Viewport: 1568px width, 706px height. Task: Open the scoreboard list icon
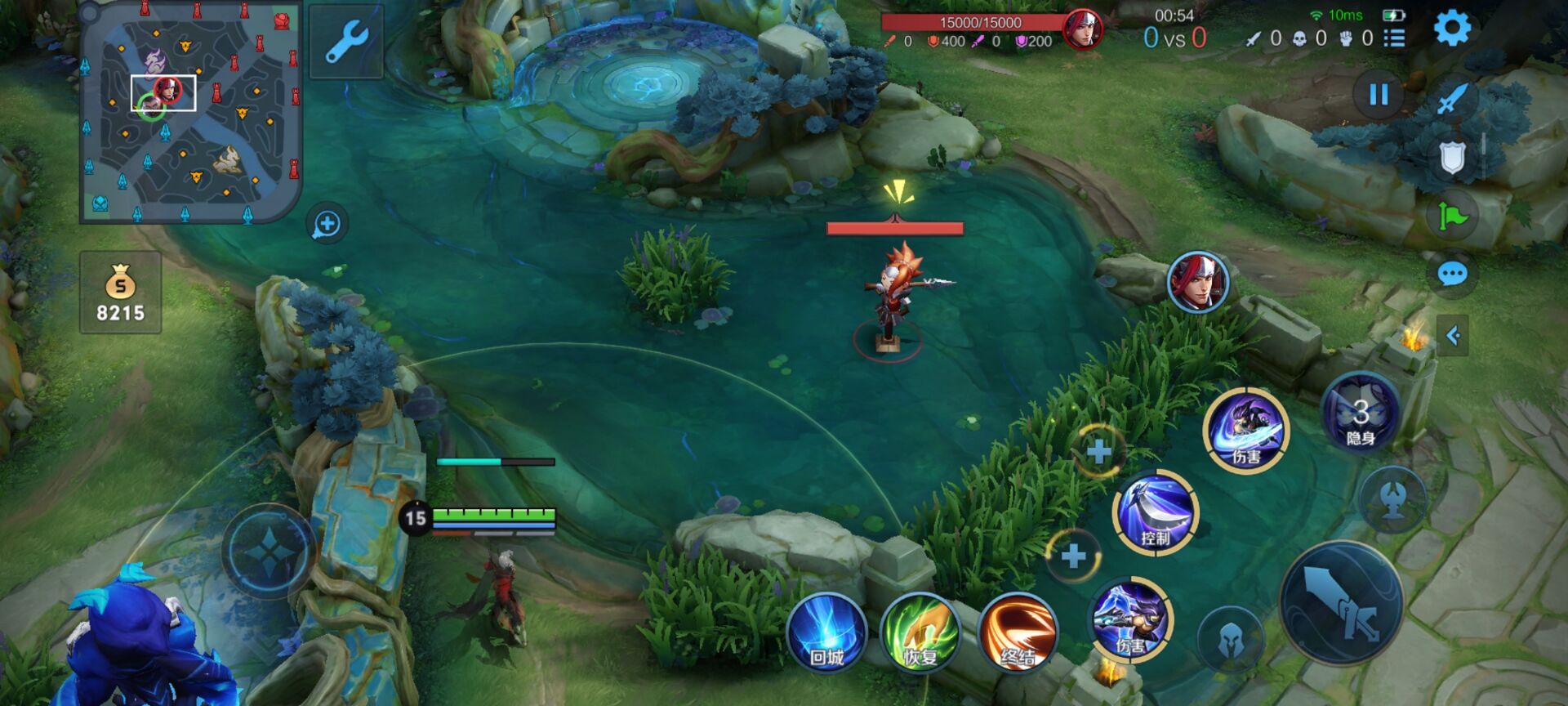click(x=1395, y=38)
